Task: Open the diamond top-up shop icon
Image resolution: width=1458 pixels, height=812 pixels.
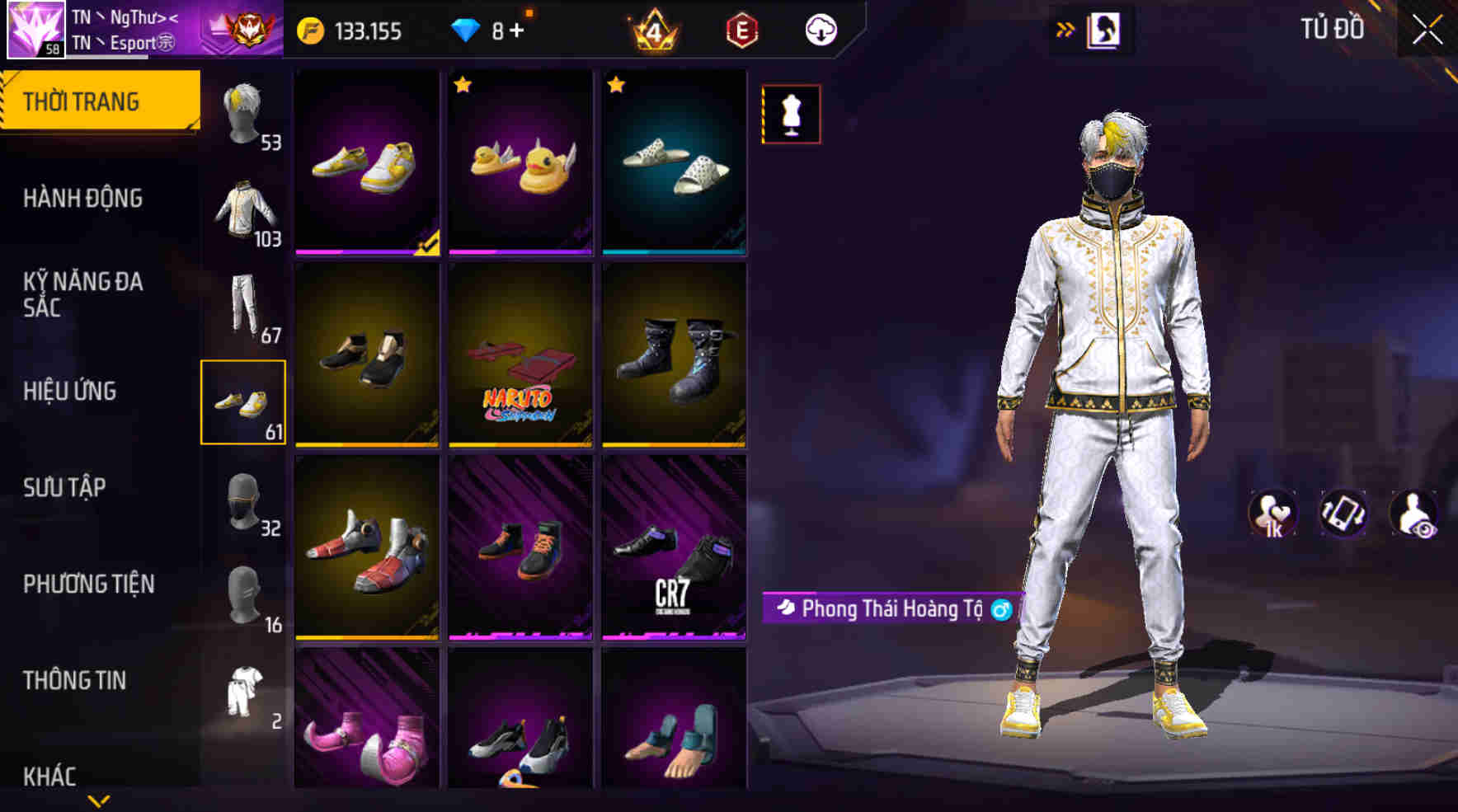Action: pos(468,31)
